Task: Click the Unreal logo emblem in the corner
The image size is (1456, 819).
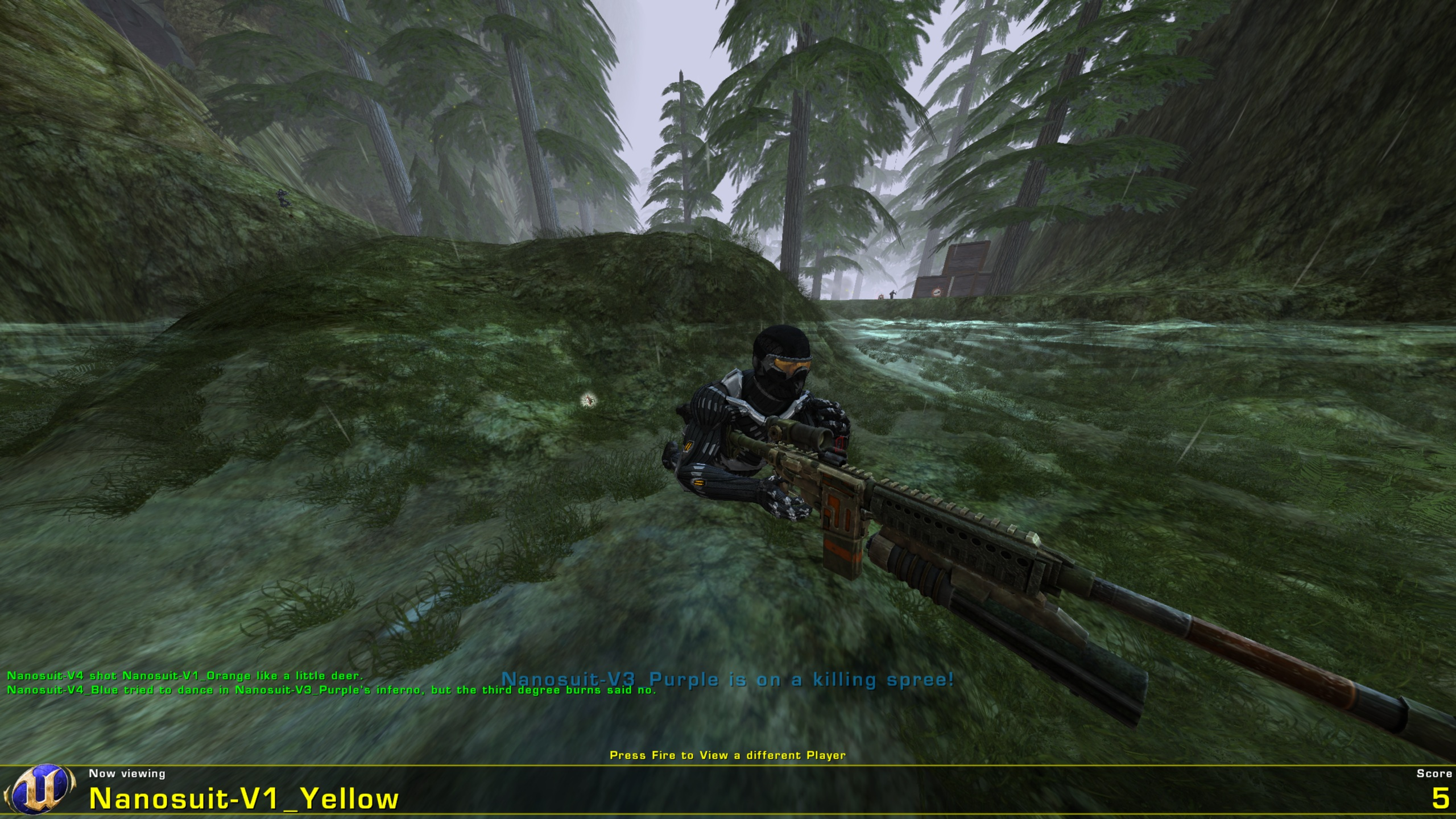Action: pos(40,791)
